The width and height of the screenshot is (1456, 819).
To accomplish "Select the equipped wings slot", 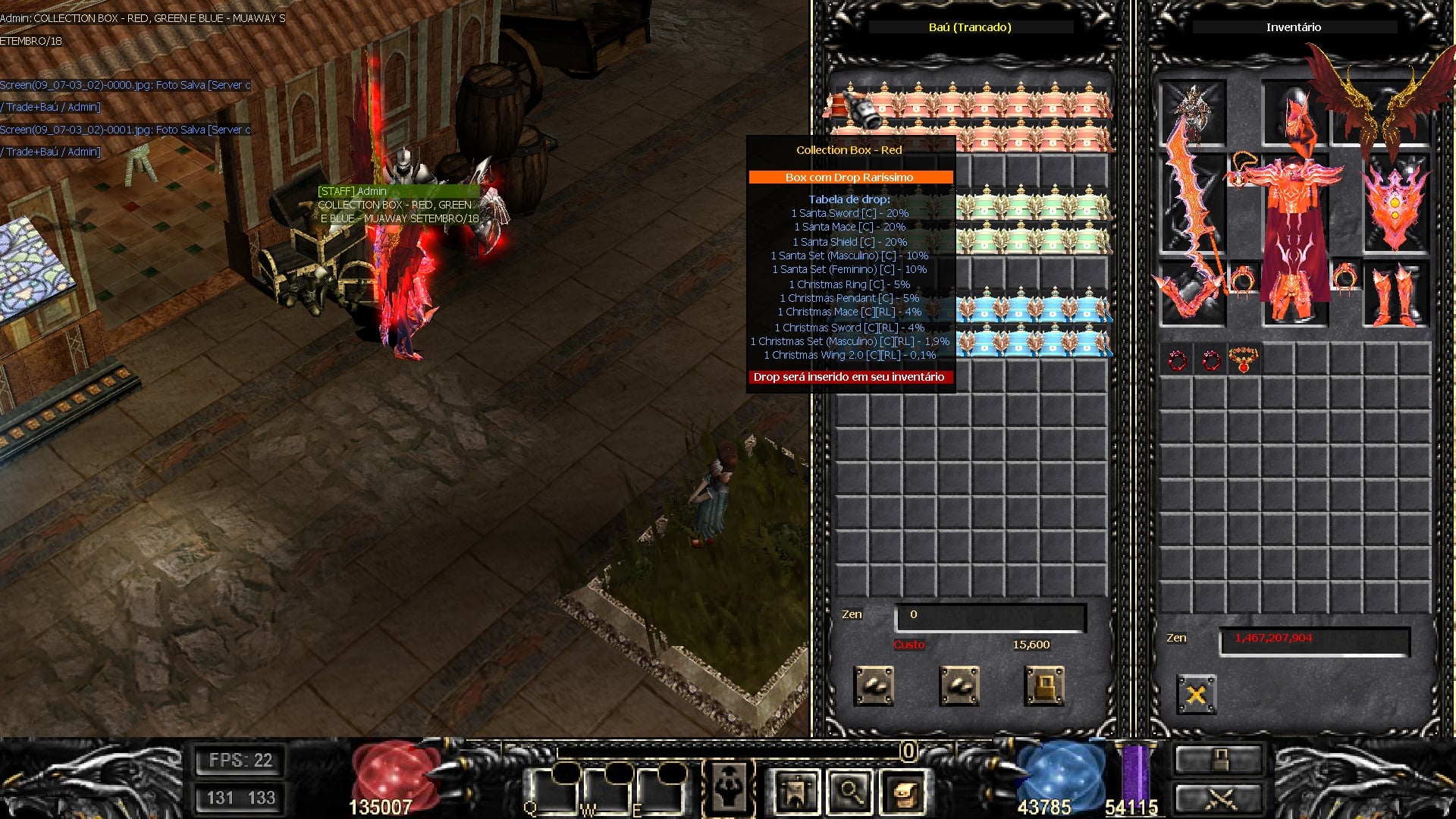I will (x=1380, y=112).
